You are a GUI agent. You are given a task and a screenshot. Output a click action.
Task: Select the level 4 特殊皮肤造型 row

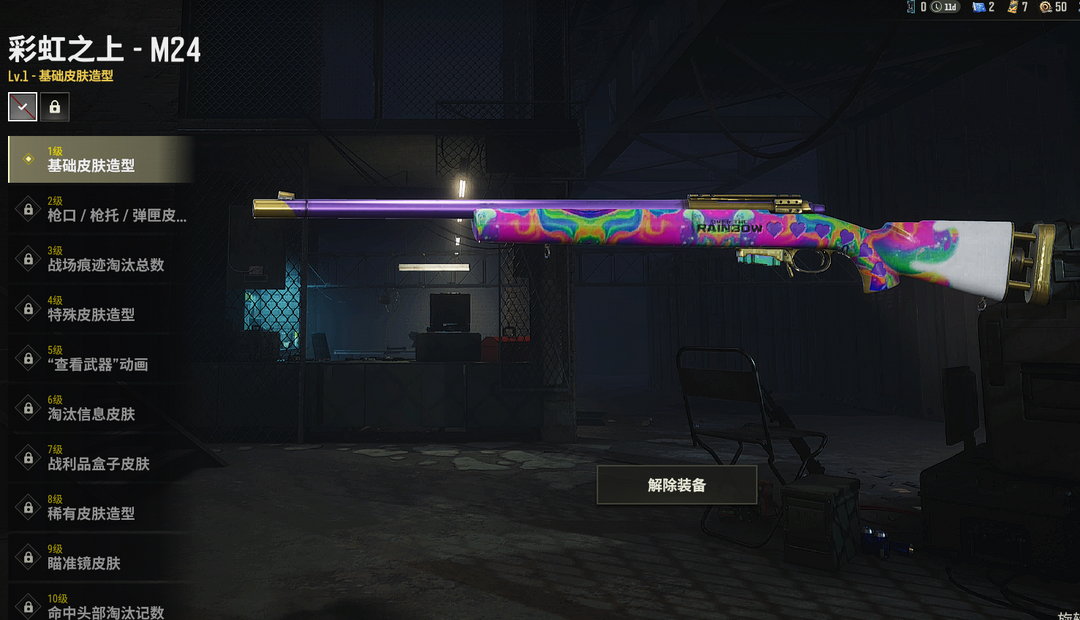pos(99,308)
